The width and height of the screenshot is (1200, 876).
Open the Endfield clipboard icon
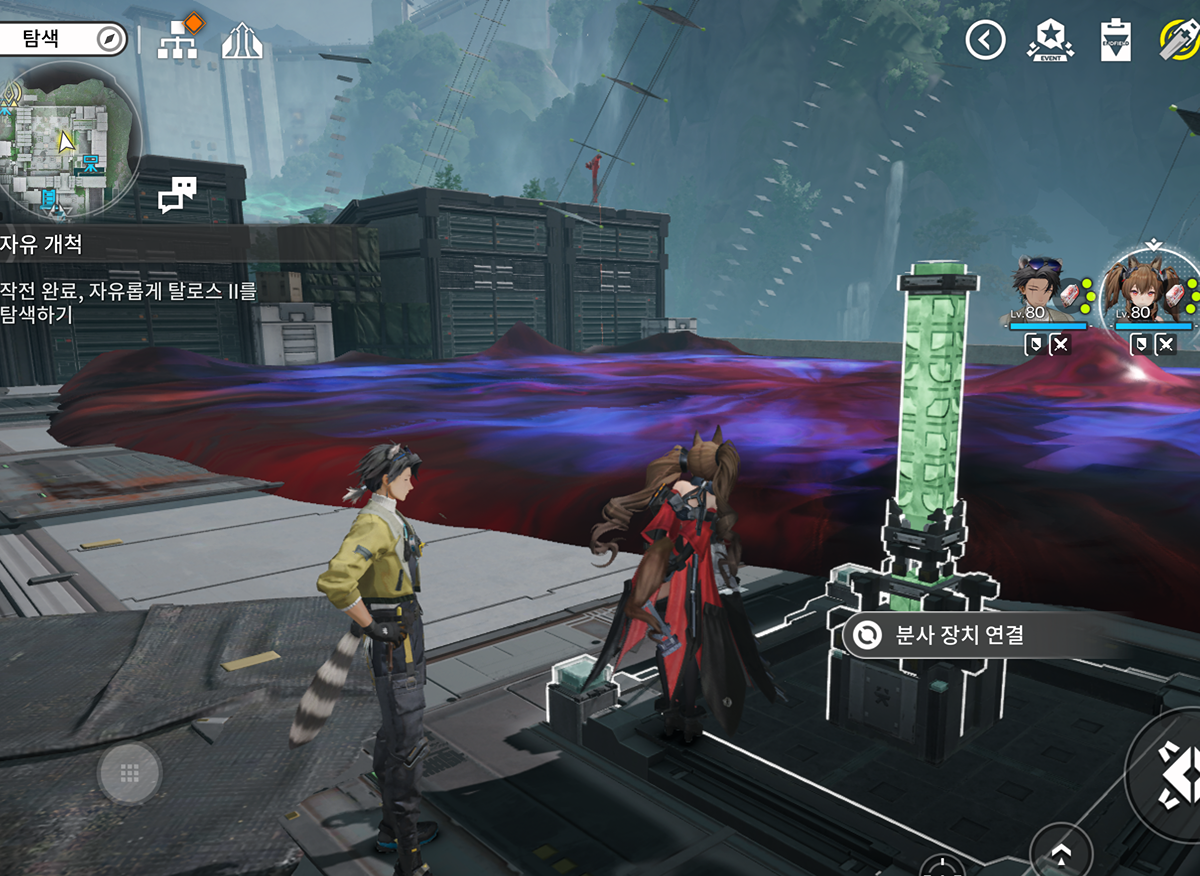click(1115, 40)
